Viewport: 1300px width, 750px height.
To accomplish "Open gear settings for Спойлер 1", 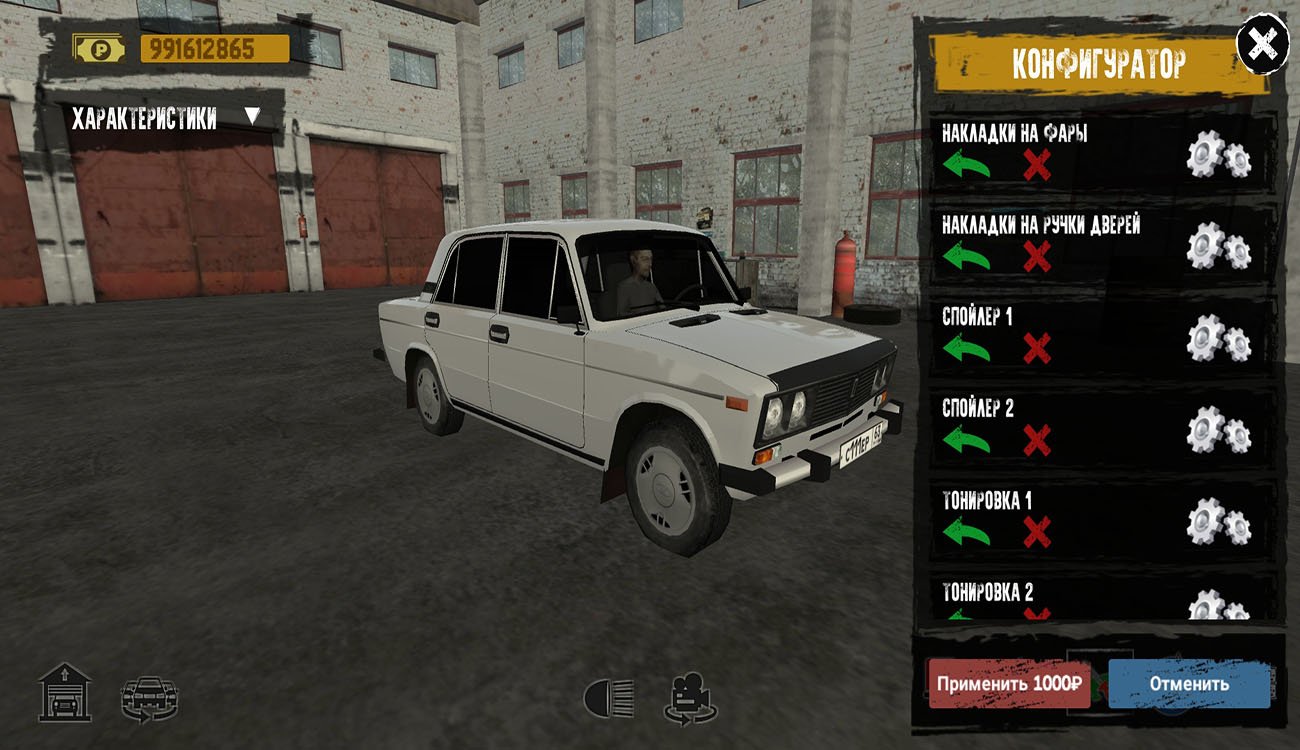I will click(x=1218, y=339).
